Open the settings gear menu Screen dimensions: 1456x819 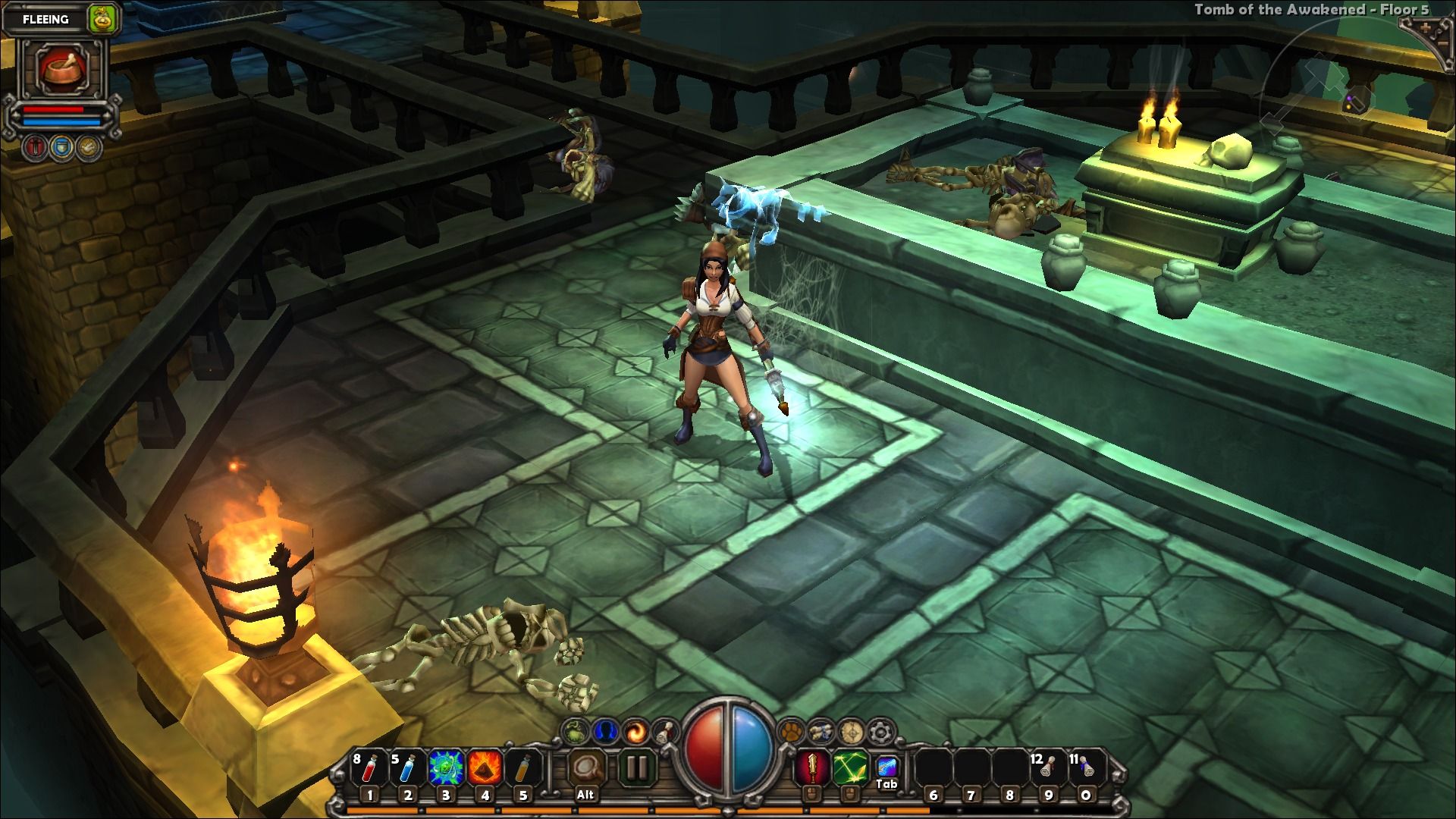coord(880,732)
